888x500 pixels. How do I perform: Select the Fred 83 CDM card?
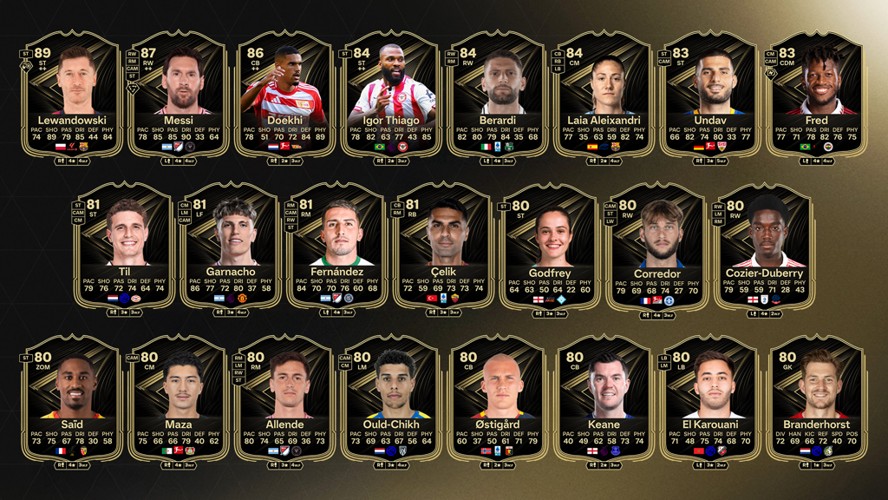pyautogui.click(x=817, y=95)
